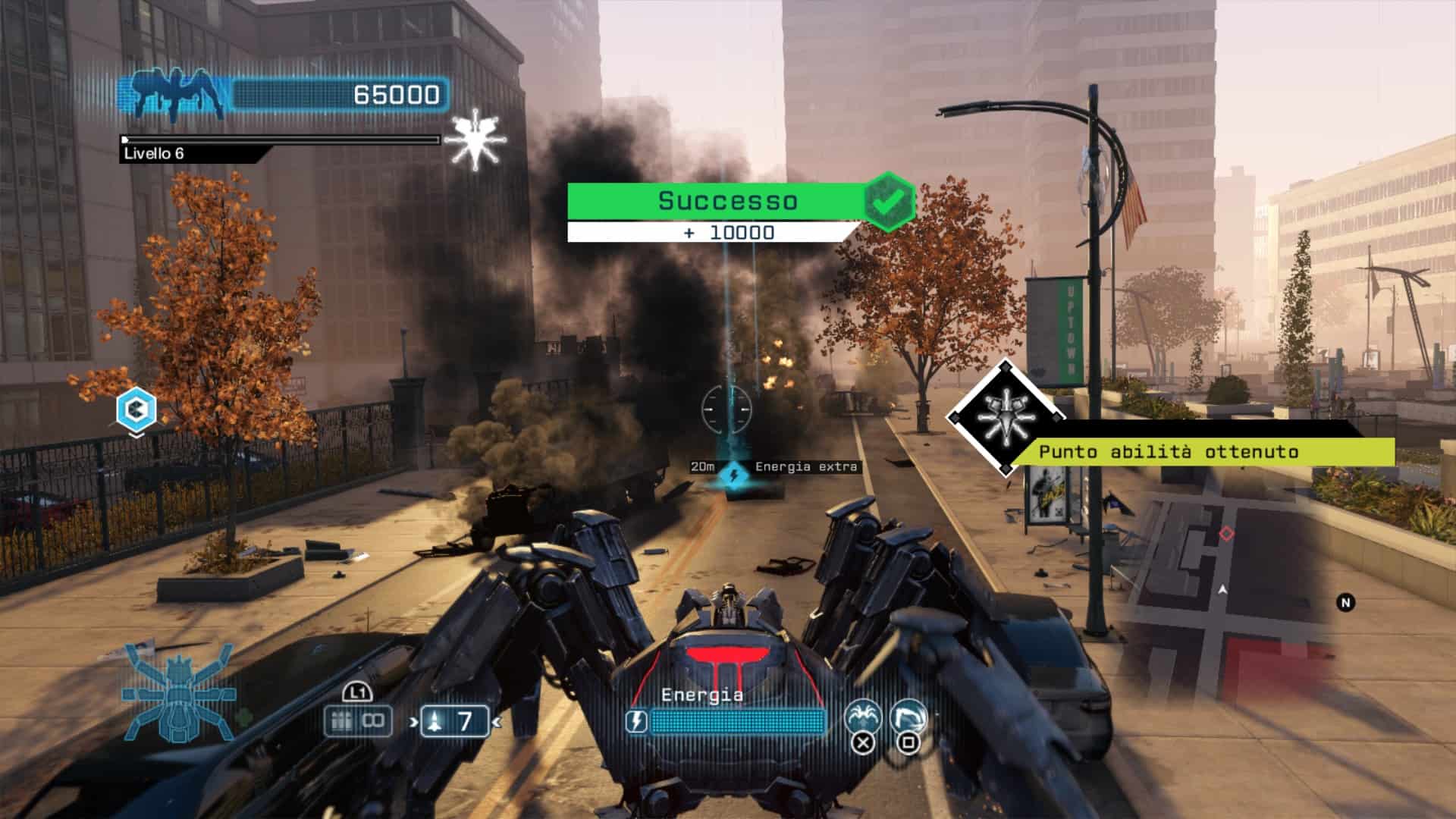Click the green Successo checkmark badge
1456x819 pixels.
click(890, 201)
